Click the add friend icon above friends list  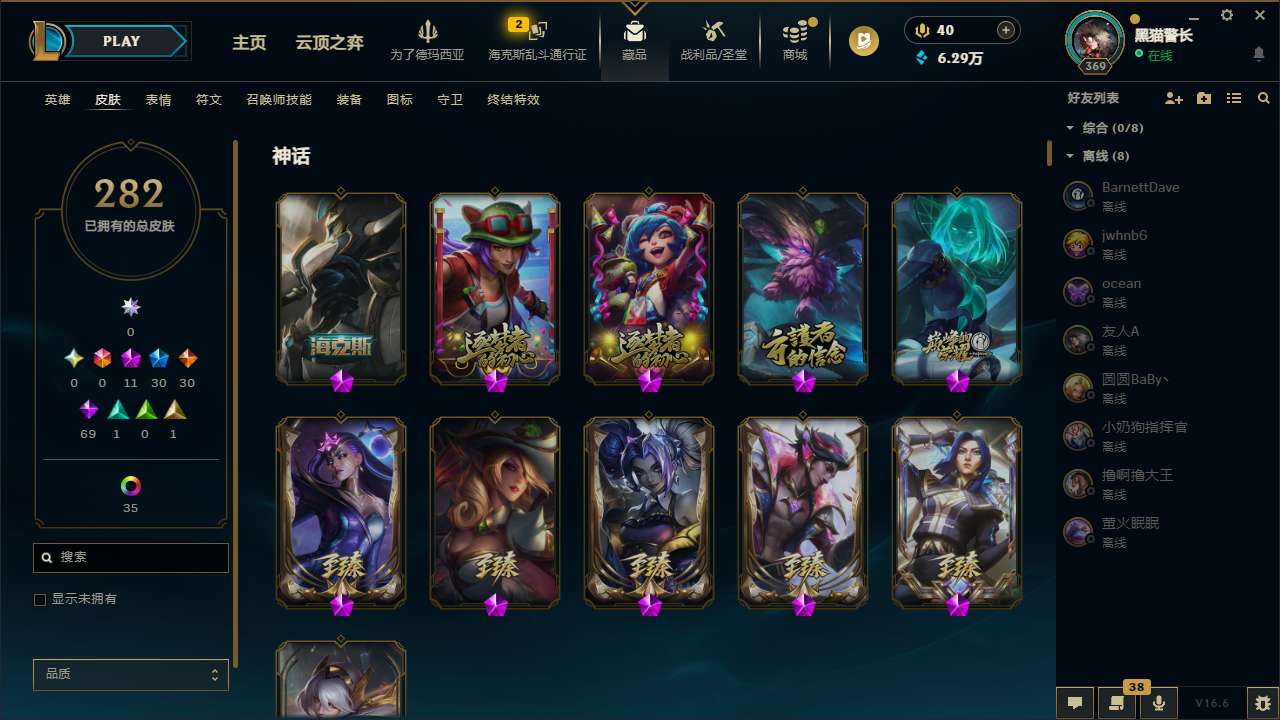coord(1174,98)
